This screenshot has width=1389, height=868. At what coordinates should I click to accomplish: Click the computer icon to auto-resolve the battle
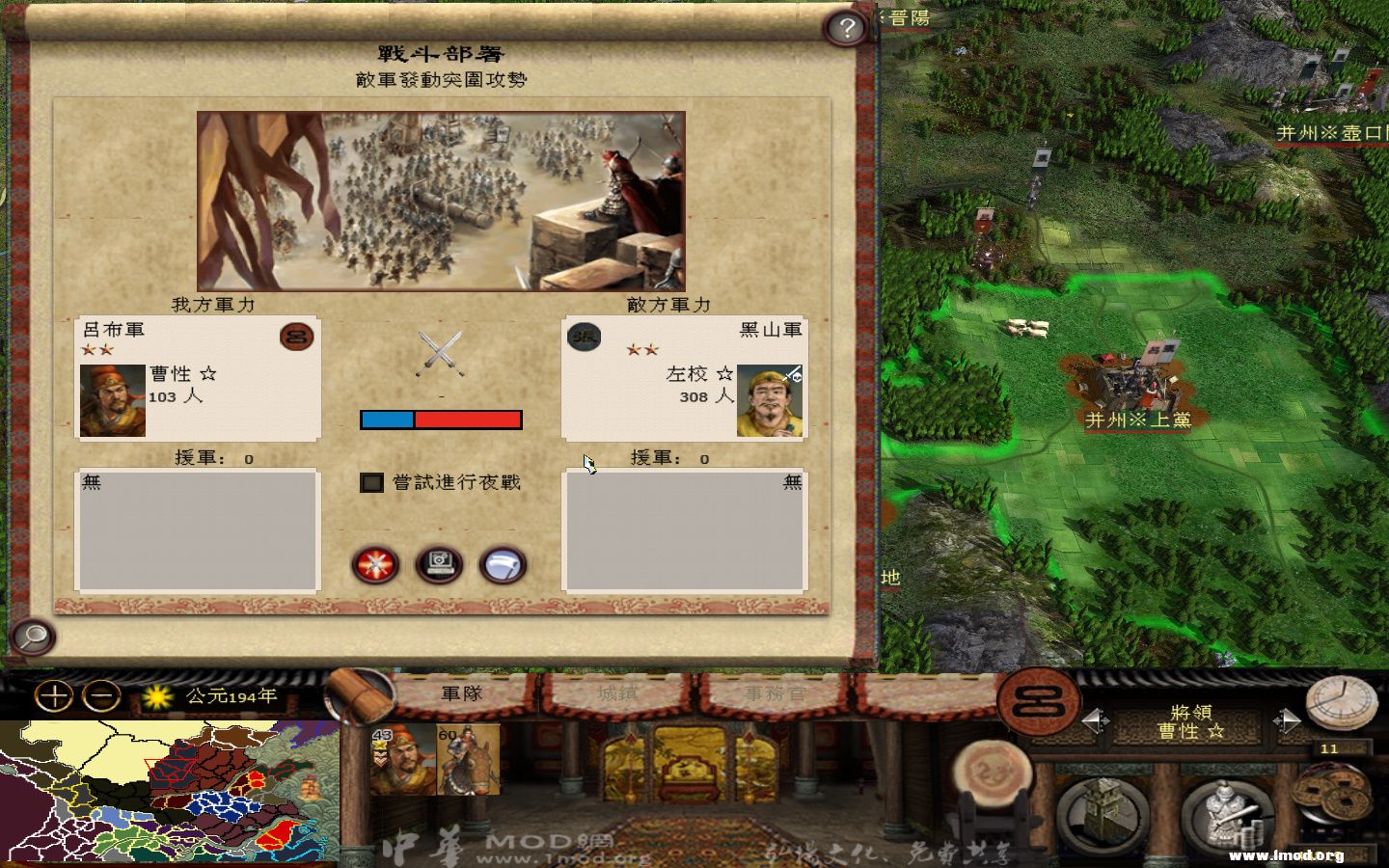tap(437, 566)
